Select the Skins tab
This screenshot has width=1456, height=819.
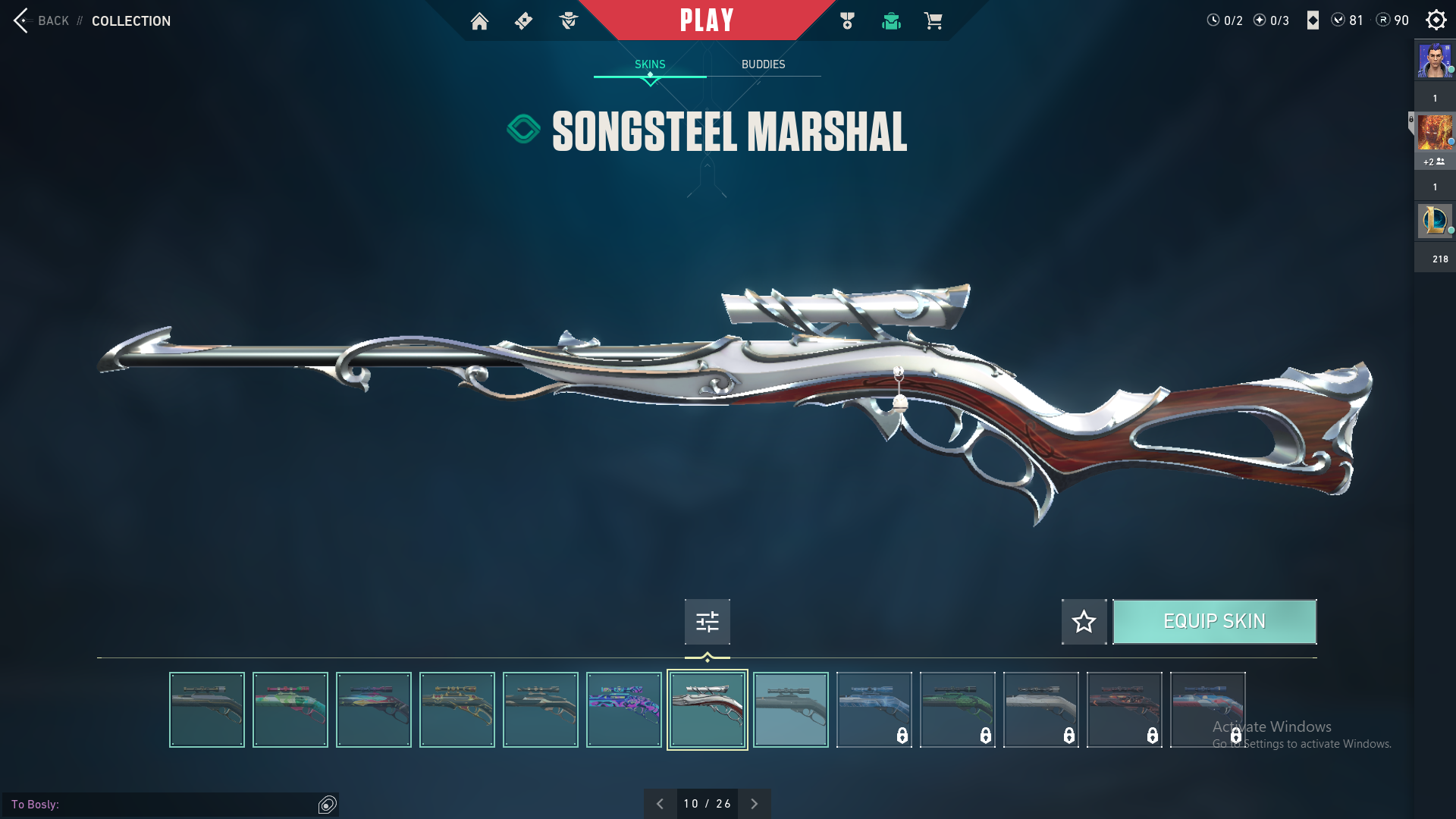[650, 64]
